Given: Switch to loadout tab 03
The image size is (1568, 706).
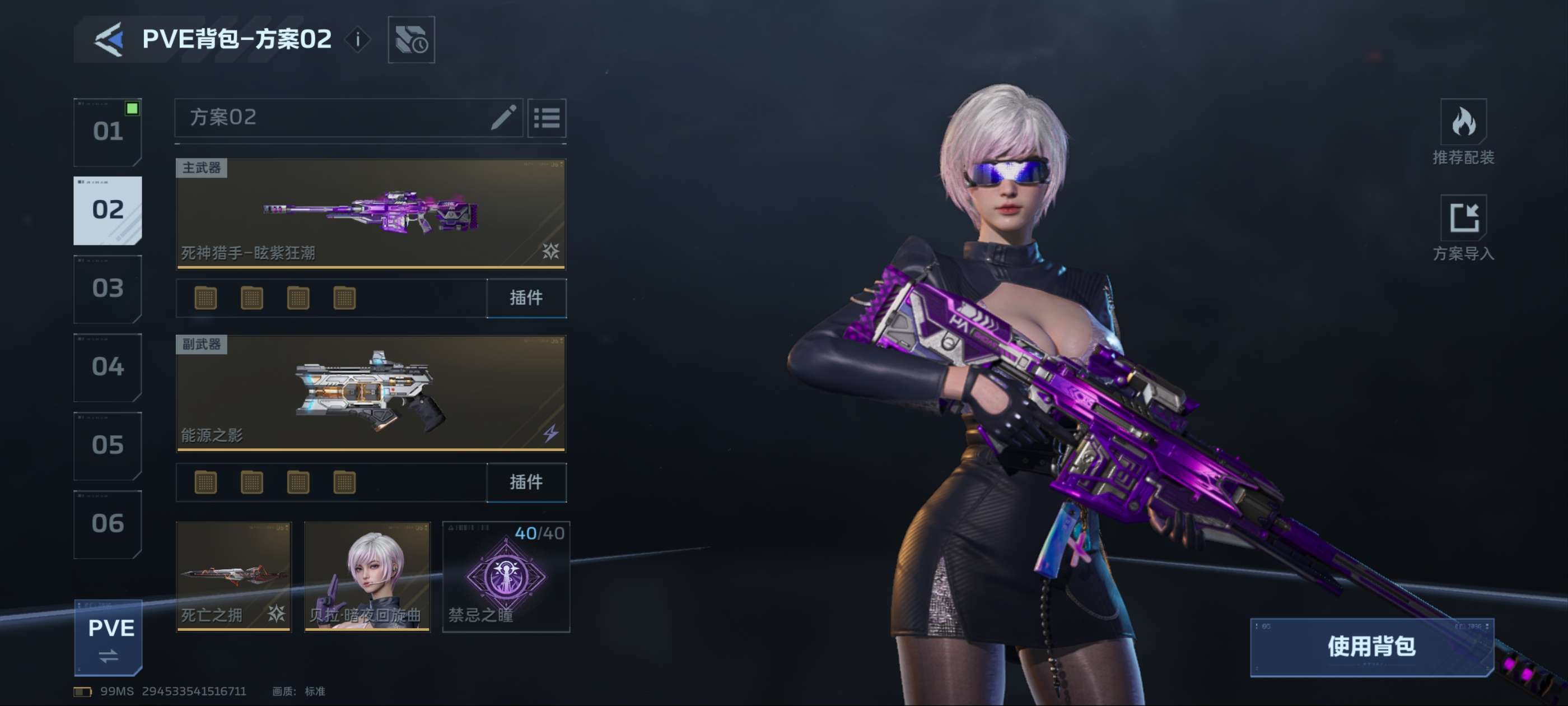Looking at the screenshot, I should tap(108, 289).
